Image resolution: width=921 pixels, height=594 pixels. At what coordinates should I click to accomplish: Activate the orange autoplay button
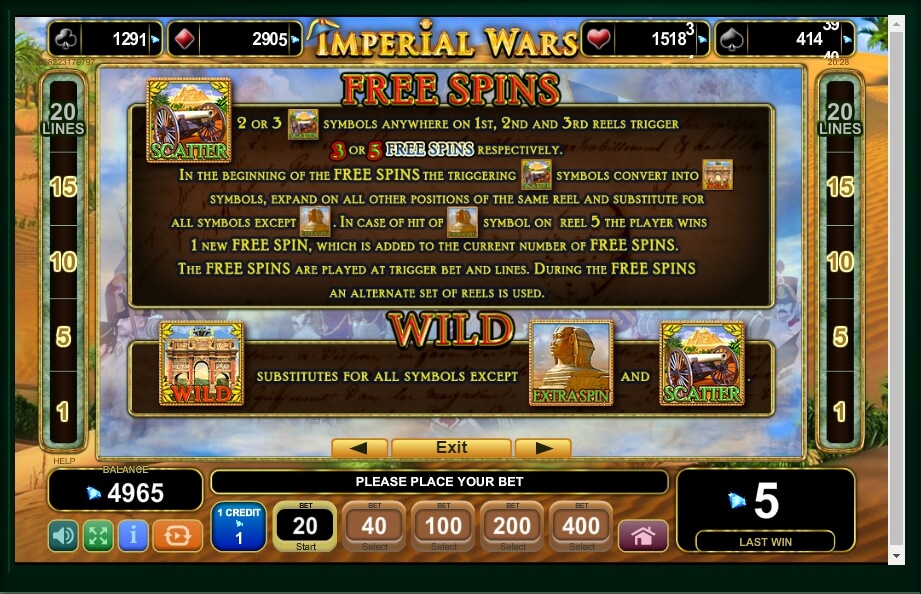(x=177, y=536)
